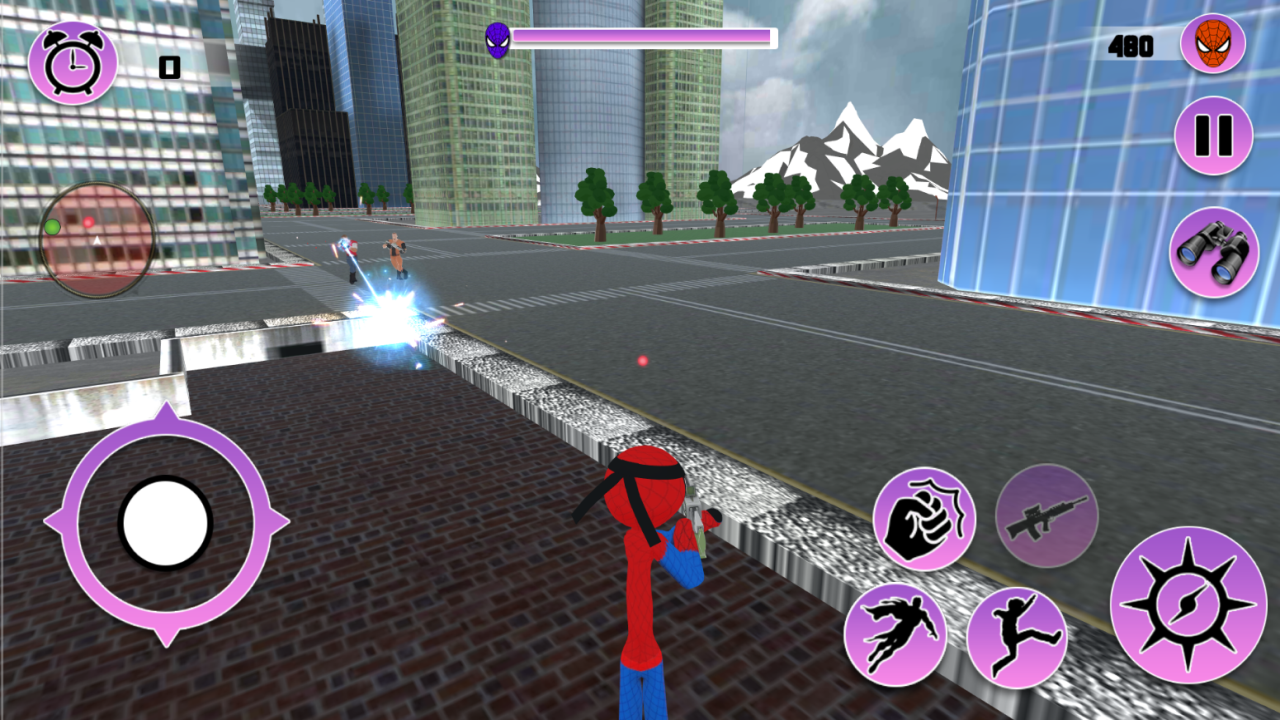The height and width of the screenshot is (720, 1280).
Task: Tap the player marker on the minimap
Action: coord(95,240)
